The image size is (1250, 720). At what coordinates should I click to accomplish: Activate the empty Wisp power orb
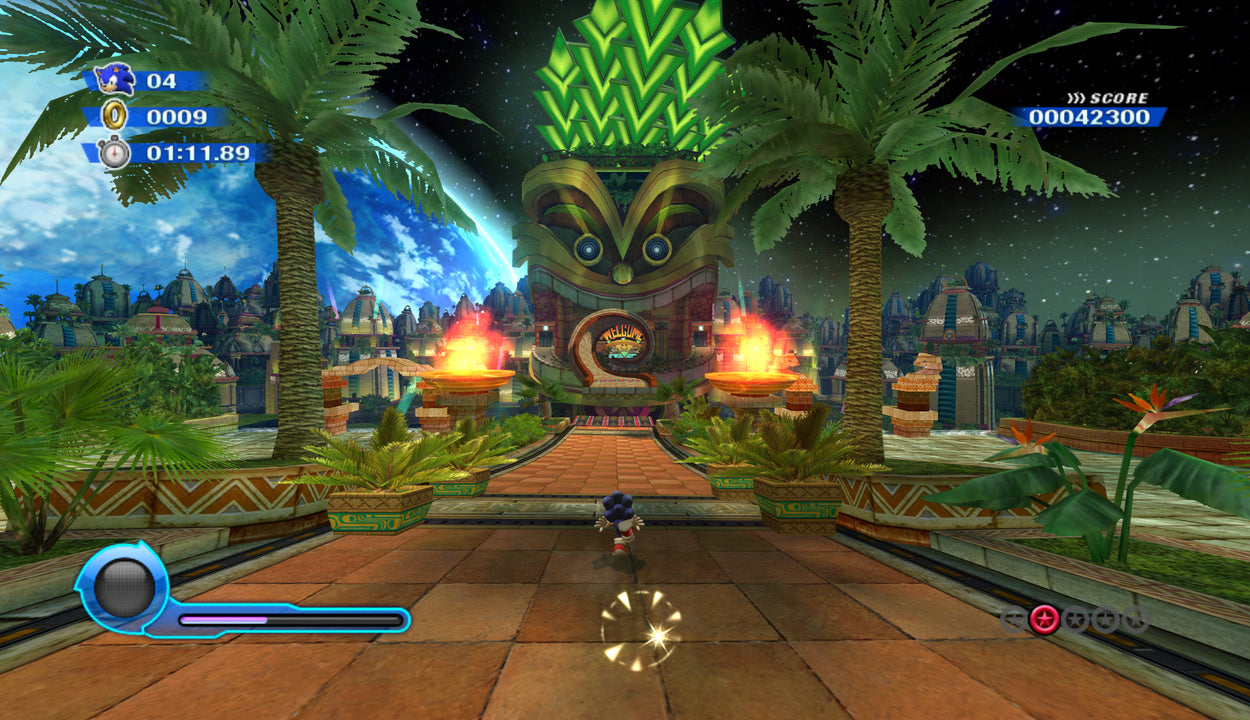click(x=124, y=589)
